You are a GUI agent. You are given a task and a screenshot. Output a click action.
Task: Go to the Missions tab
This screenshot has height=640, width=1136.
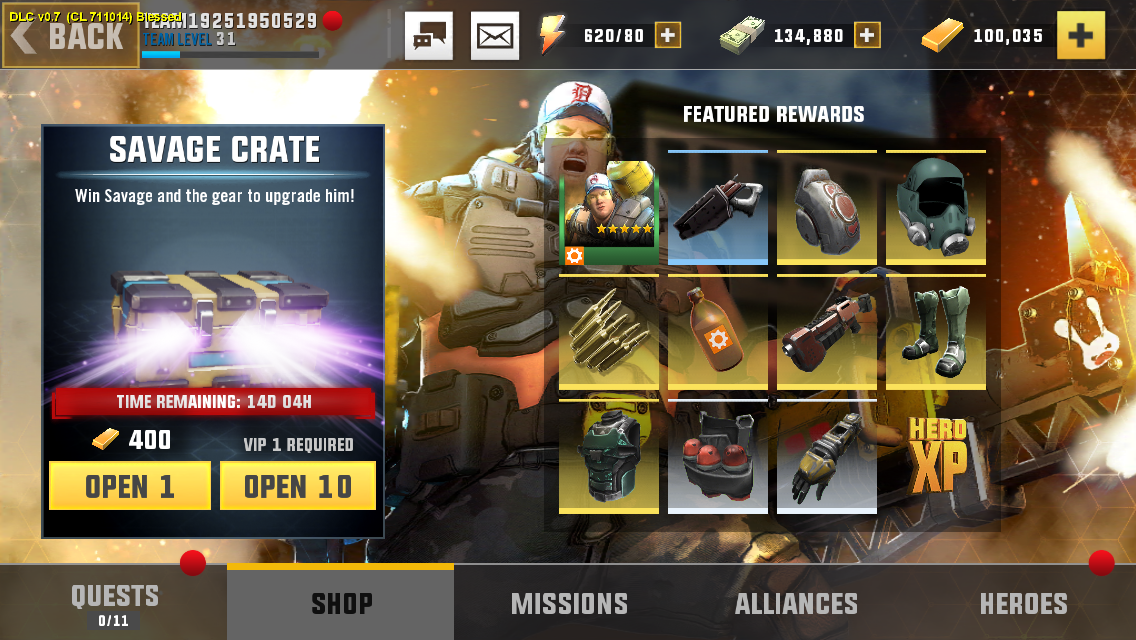tap(569, 603)
